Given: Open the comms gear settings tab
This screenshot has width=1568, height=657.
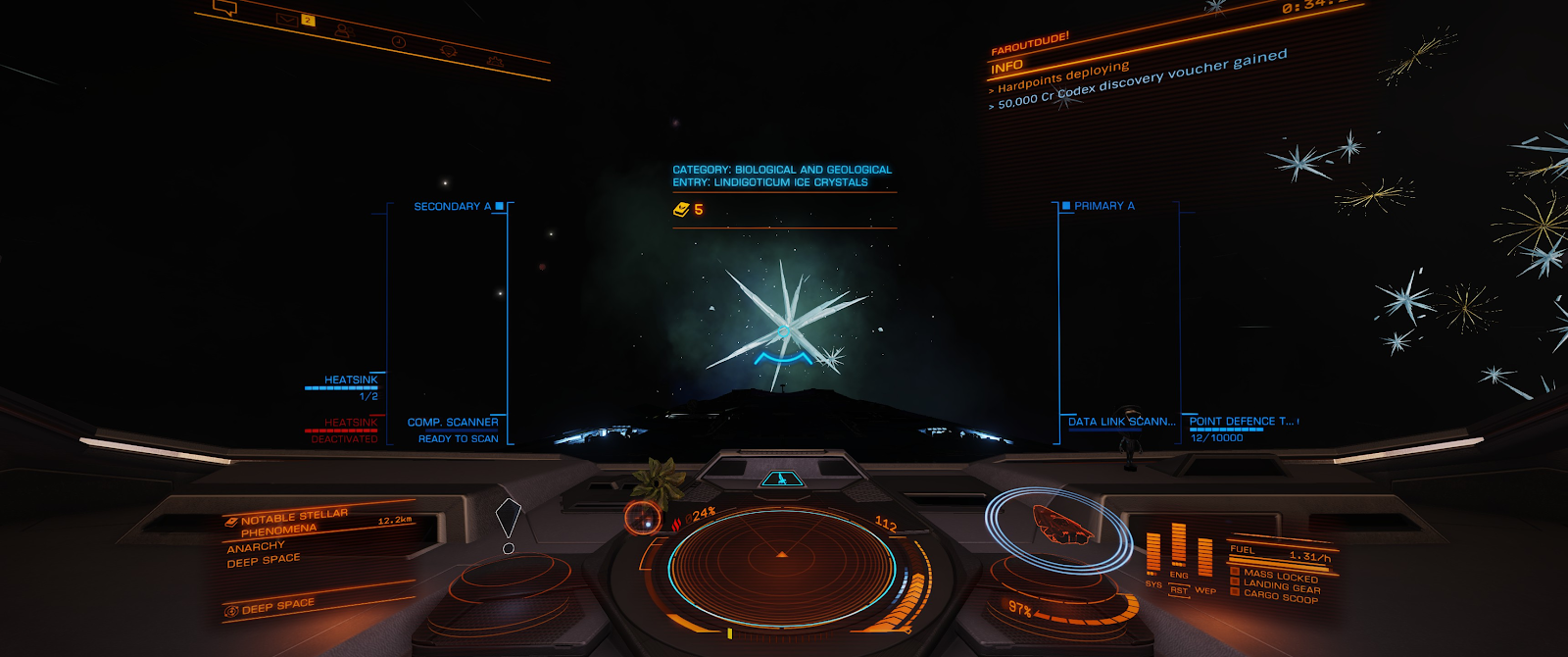Looking at the screenshot, I should tap(494, 62).
